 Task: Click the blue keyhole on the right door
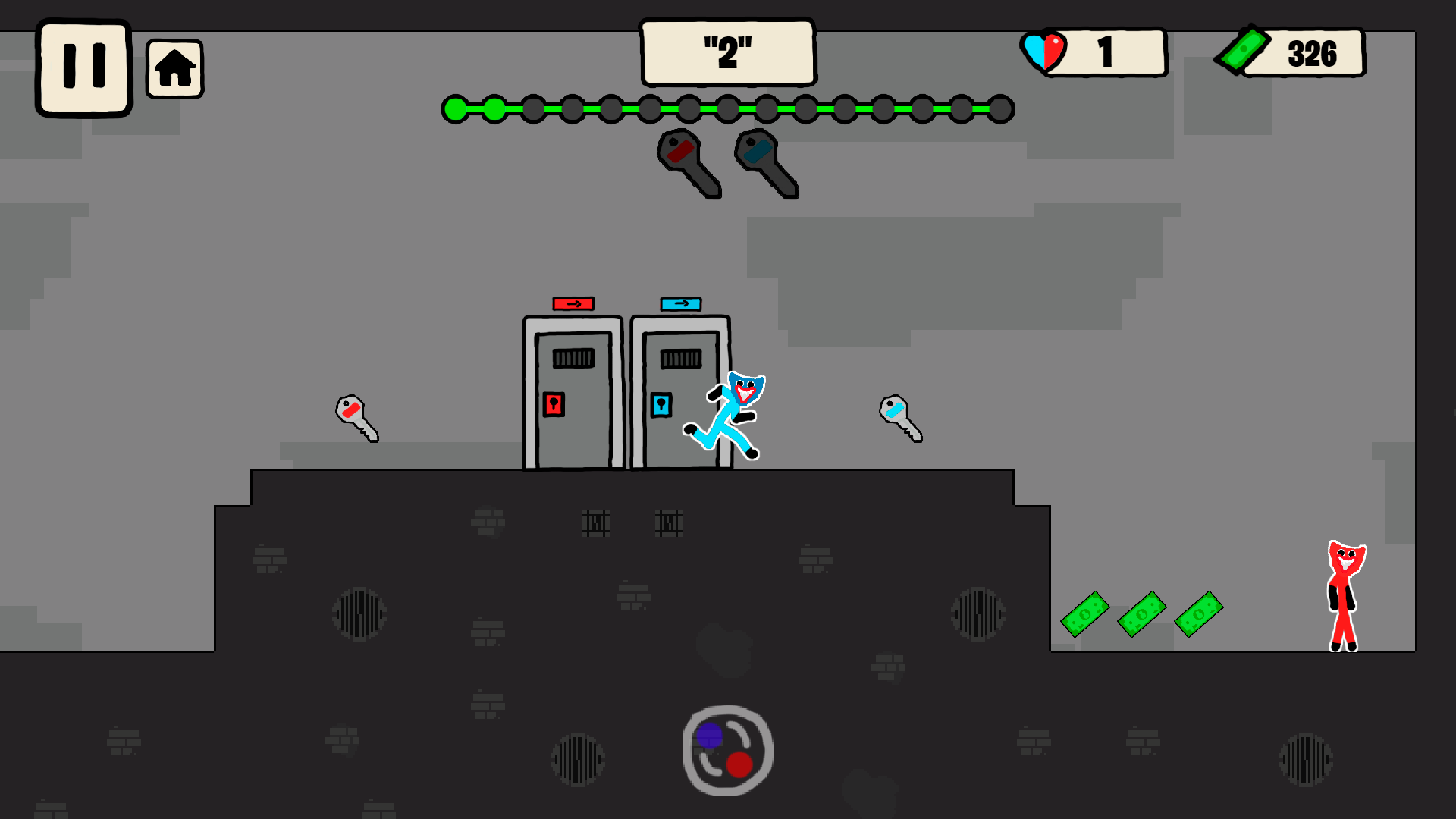pos(661,405)
